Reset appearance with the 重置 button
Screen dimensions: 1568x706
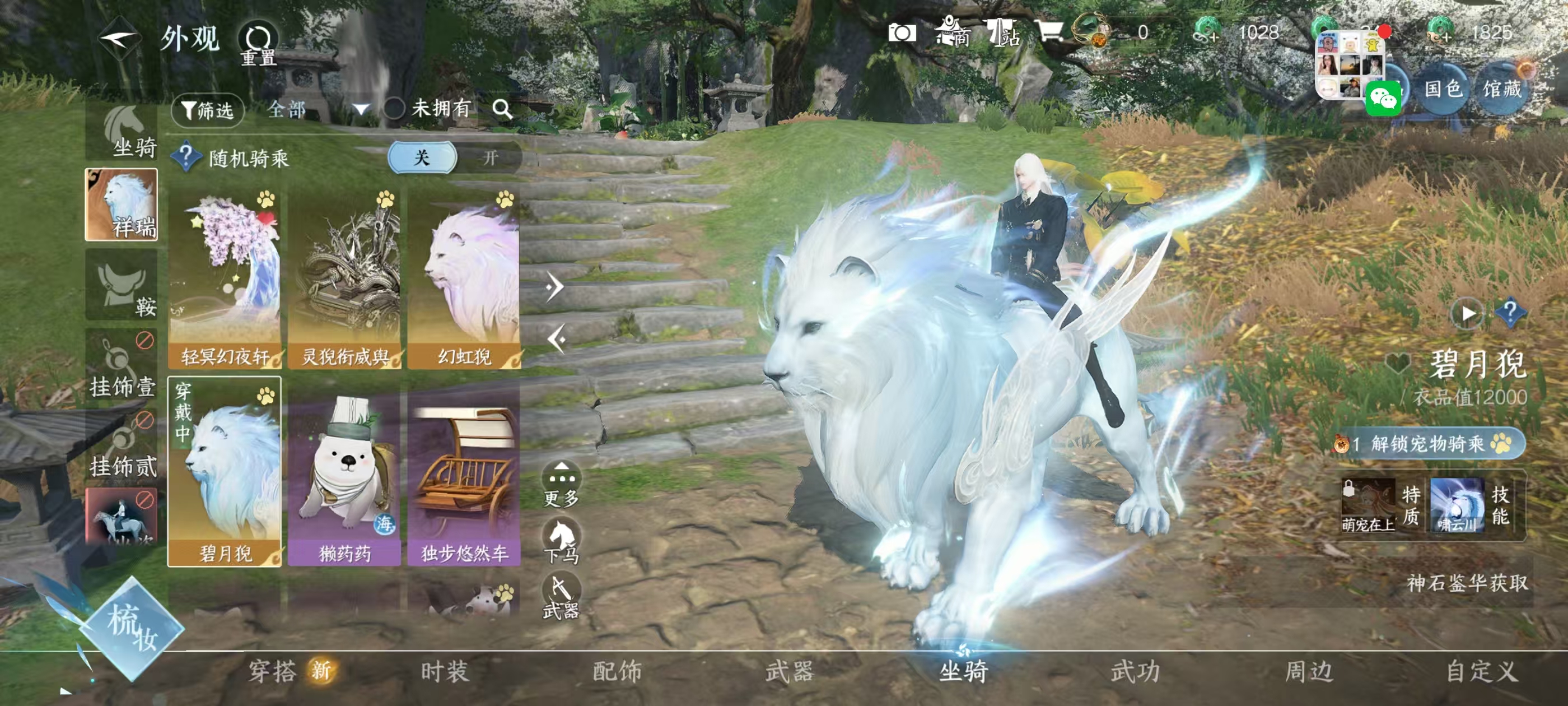coord(258,44)
